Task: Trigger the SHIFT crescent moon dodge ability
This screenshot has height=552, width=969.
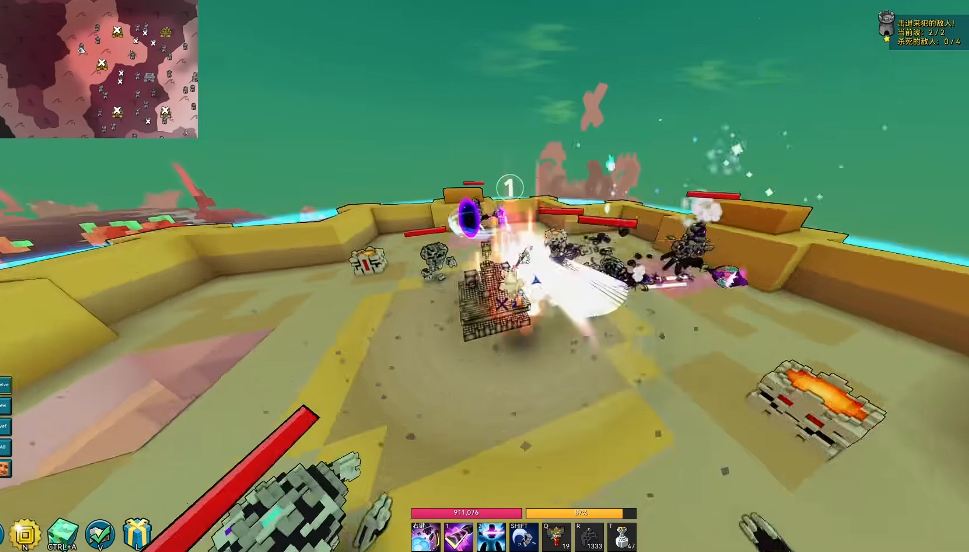Action: [x=523, y=537]
